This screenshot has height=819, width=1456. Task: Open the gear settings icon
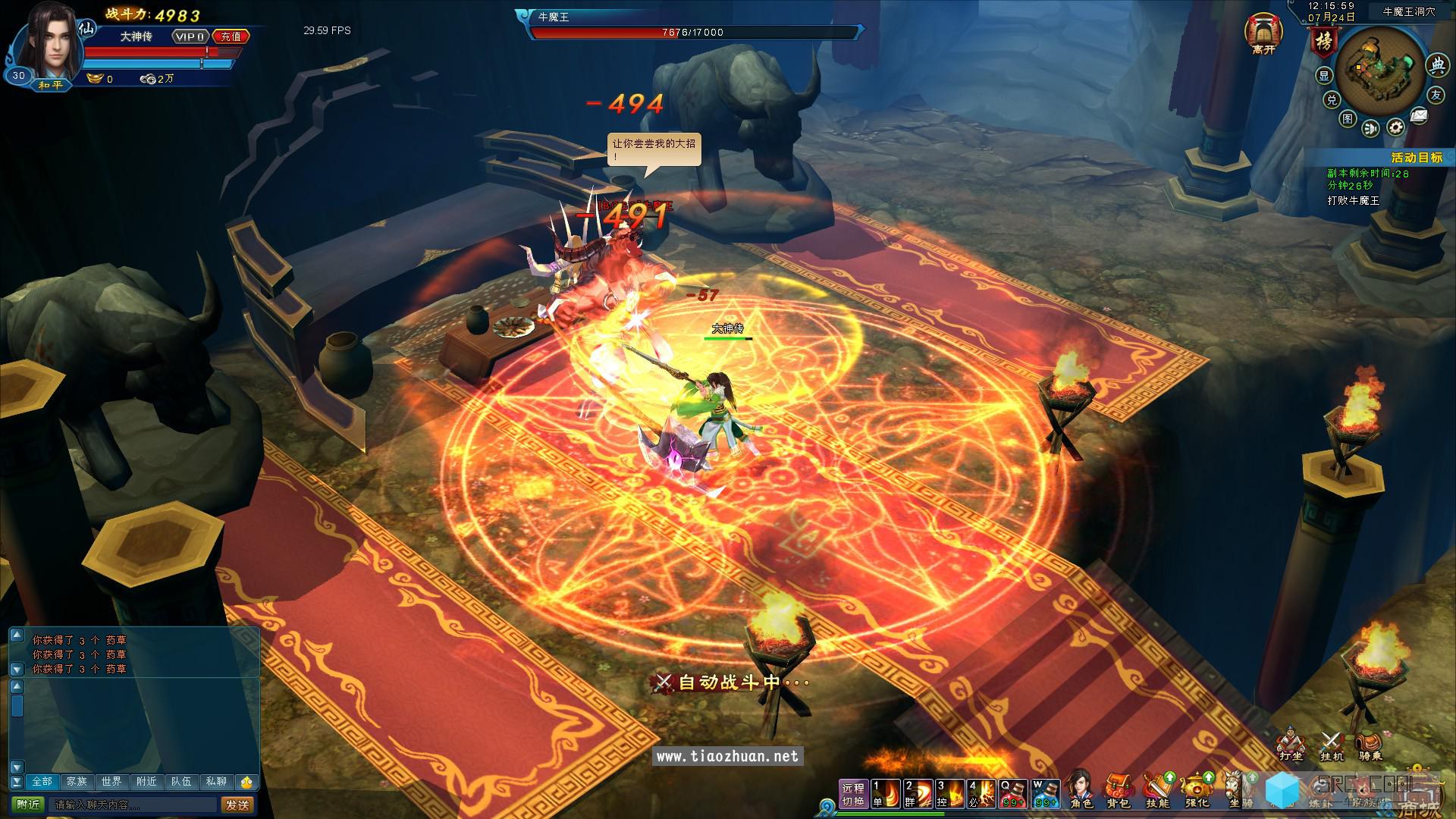(x=1396, y=127)
